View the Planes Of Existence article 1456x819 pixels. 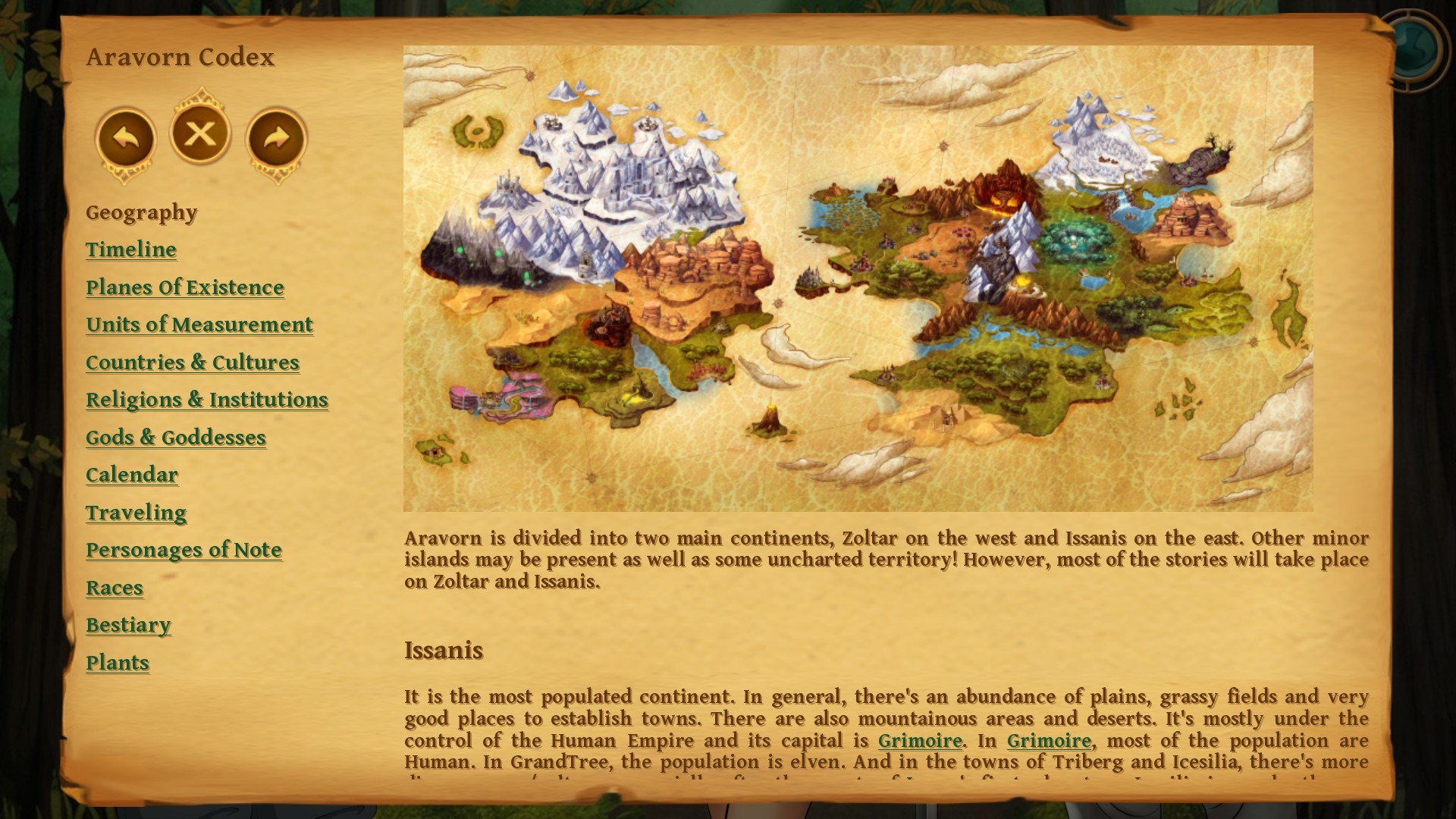click(184, 287)
